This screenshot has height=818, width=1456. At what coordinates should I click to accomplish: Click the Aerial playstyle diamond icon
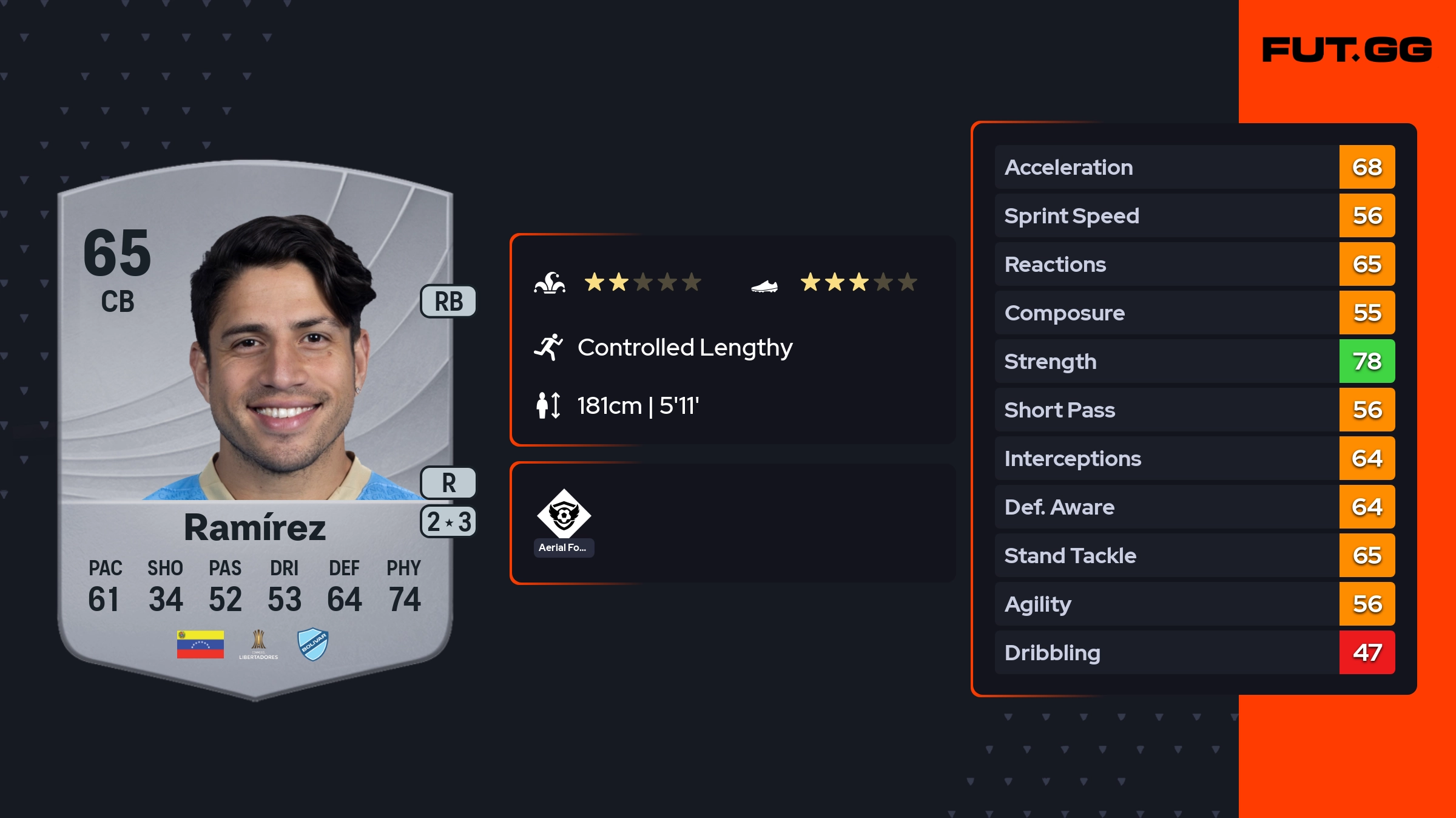564,514
